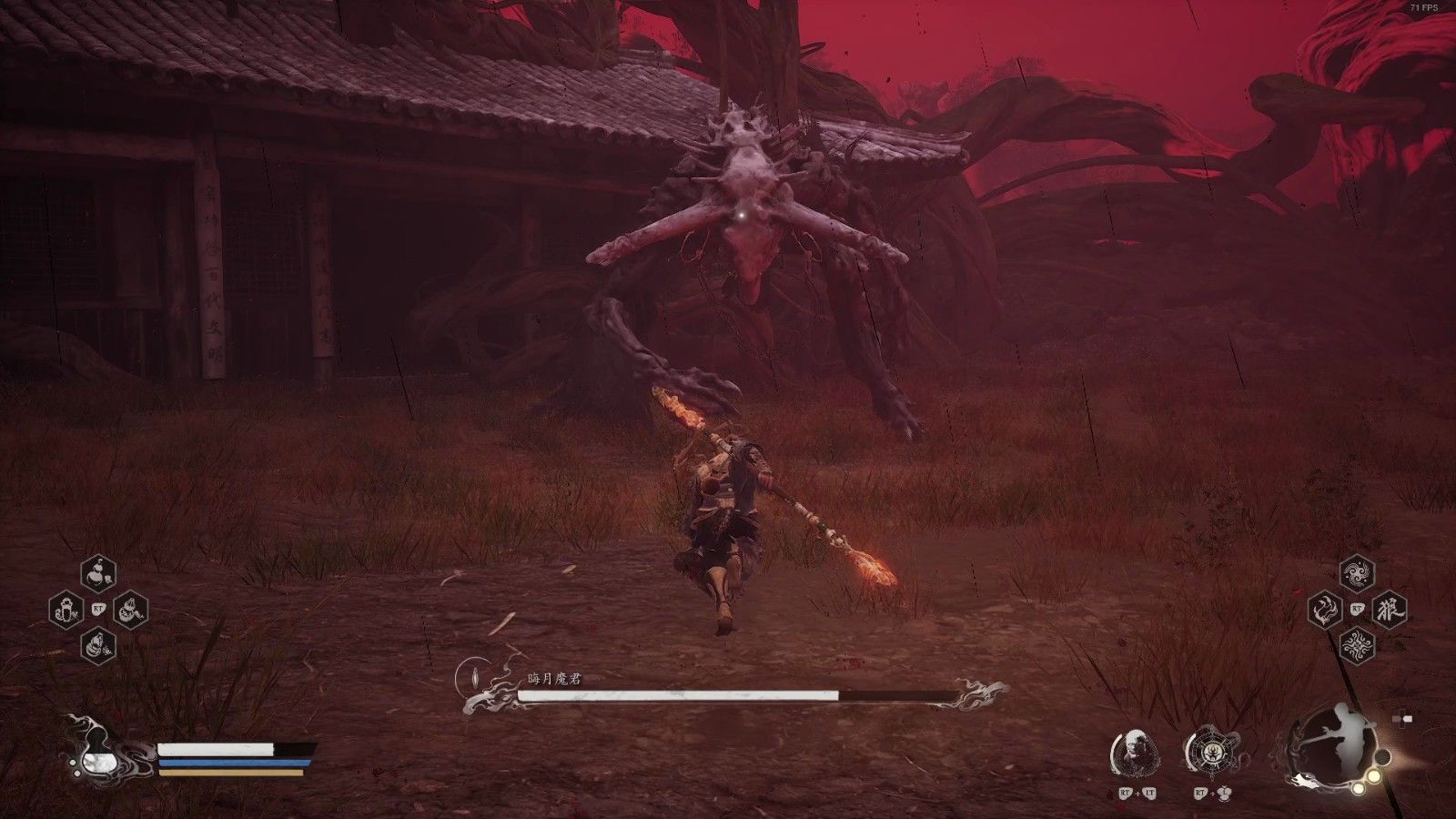The image size is (1456, 819).
Task: Select the swirling wind spell icon
Action: 1357,572
